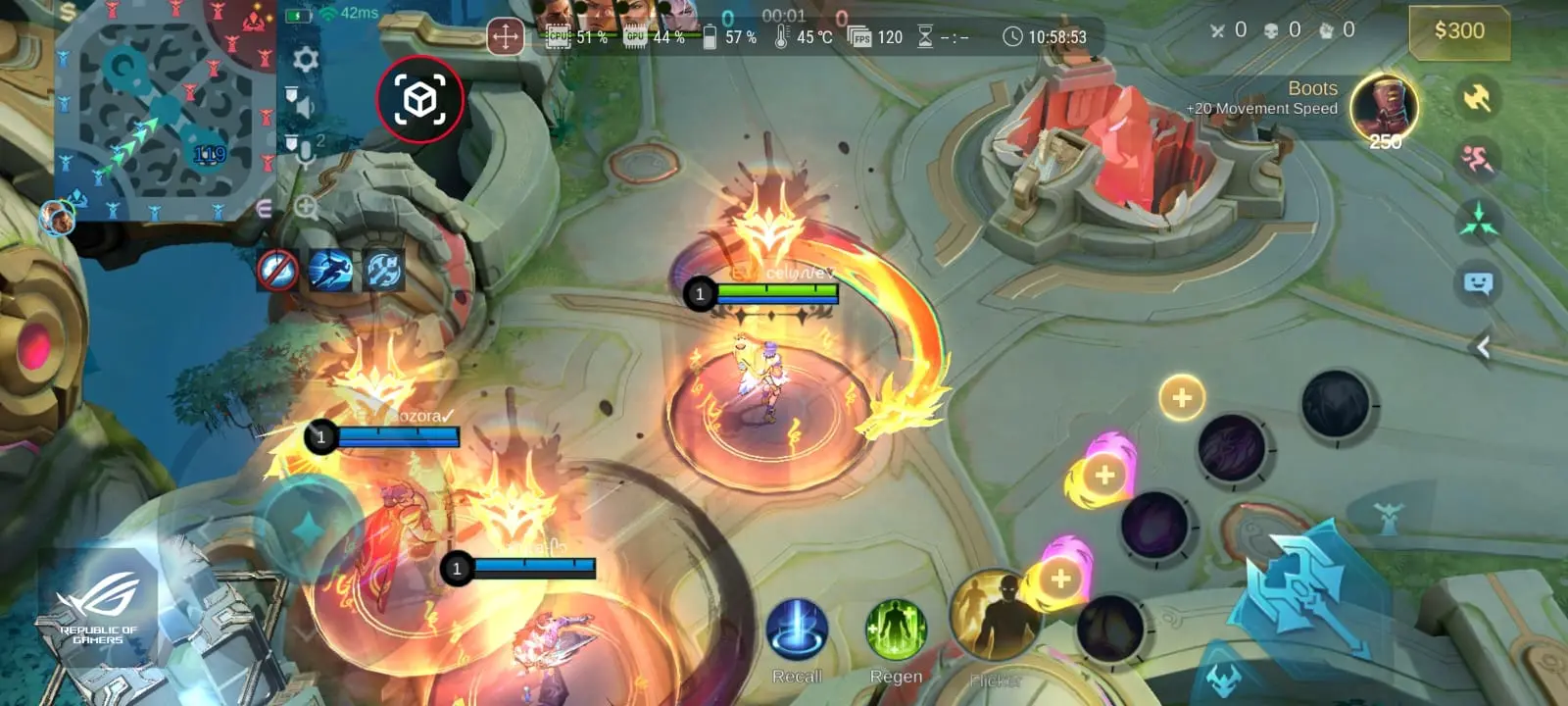Tap the turret-target attack button
Viewport: 1568px width, 706px height.
coord(1387,517)
